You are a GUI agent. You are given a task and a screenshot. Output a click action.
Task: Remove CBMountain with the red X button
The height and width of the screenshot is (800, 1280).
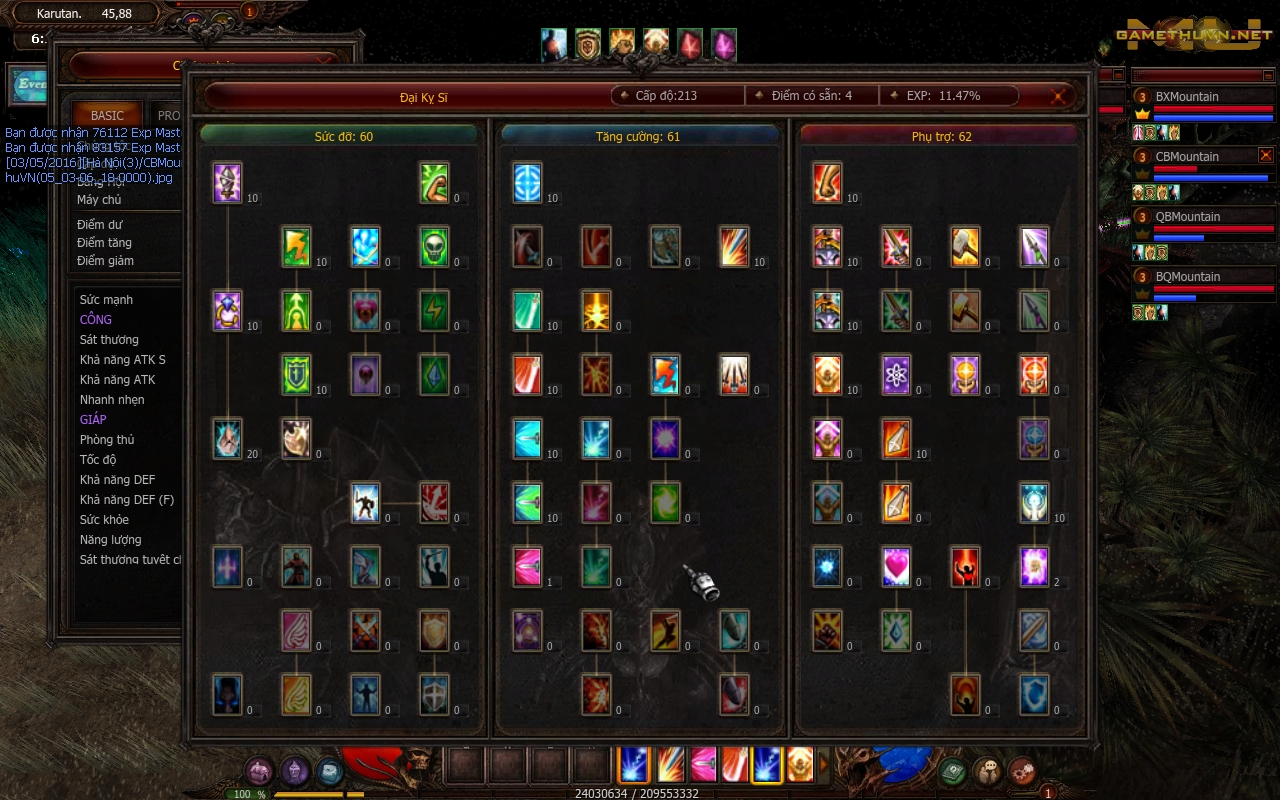1265,155
